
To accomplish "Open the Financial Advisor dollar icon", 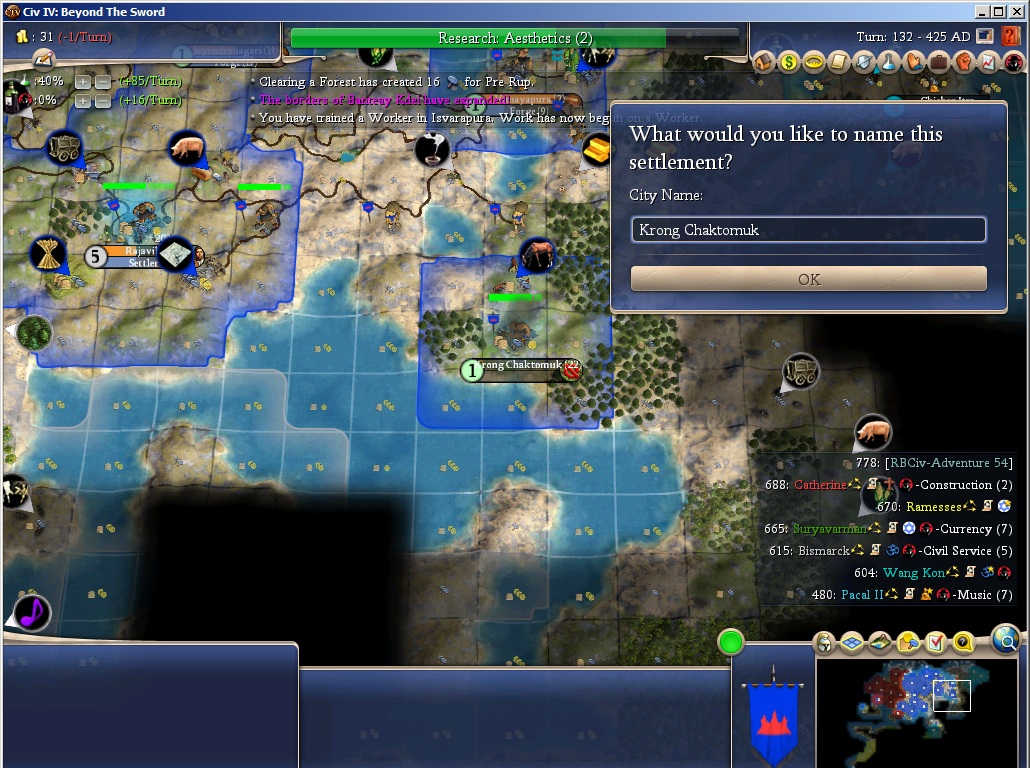I will [x=789, y=63].
